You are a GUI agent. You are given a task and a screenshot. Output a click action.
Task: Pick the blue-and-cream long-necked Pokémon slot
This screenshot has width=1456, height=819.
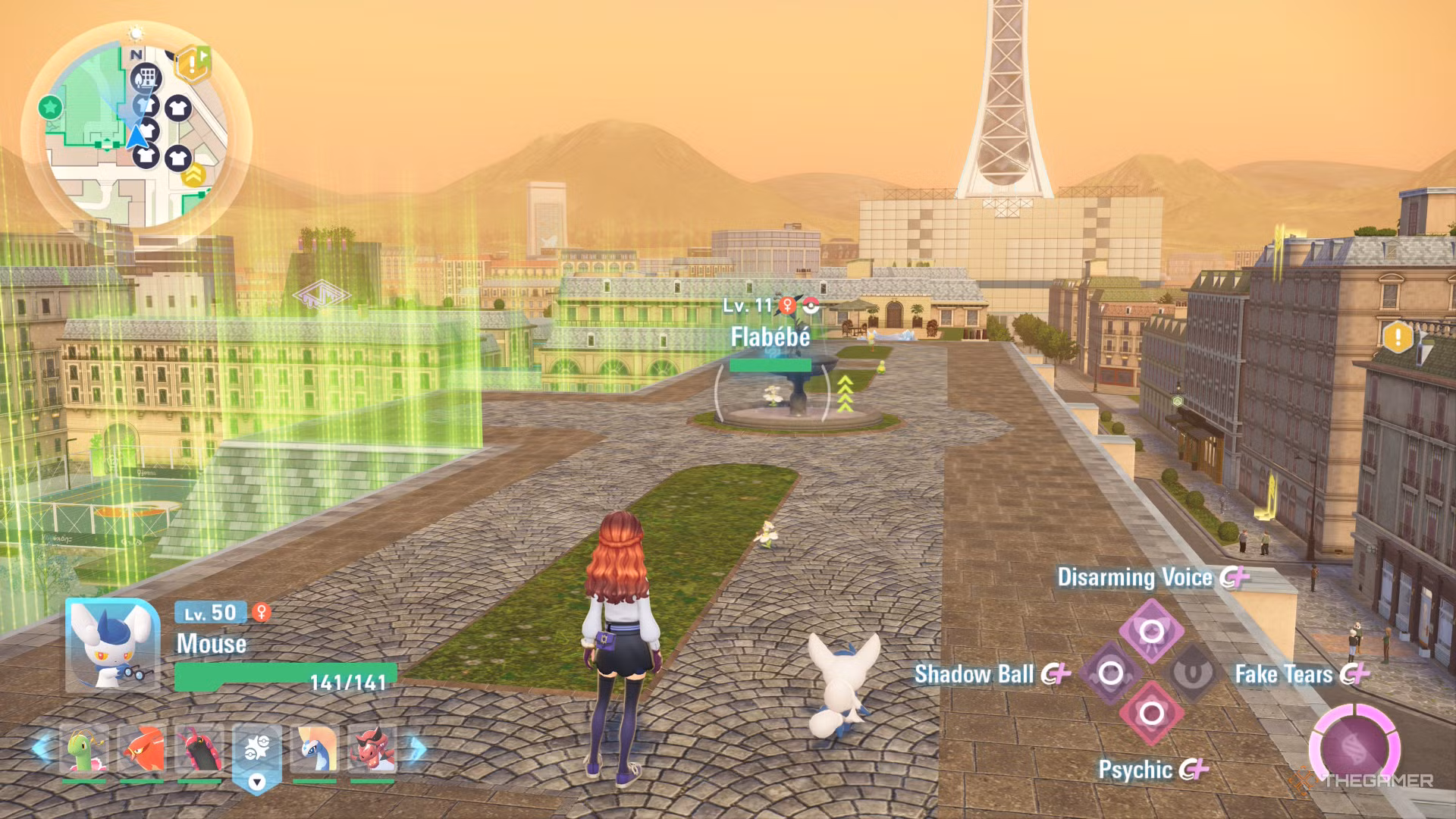pos(315,749)
